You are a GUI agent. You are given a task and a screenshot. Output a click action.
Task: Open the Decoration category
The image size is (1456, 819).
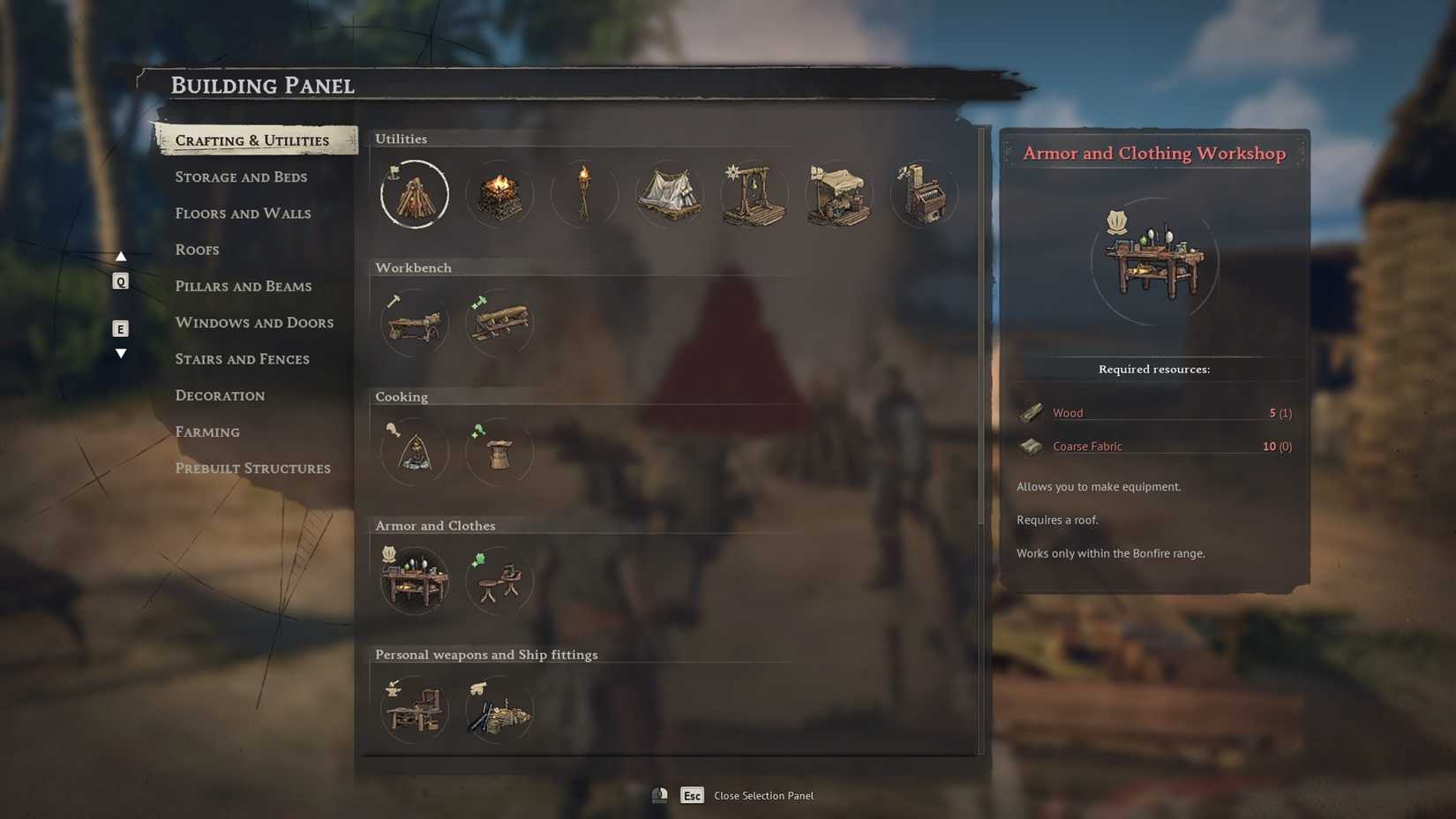tap(220, 395)
